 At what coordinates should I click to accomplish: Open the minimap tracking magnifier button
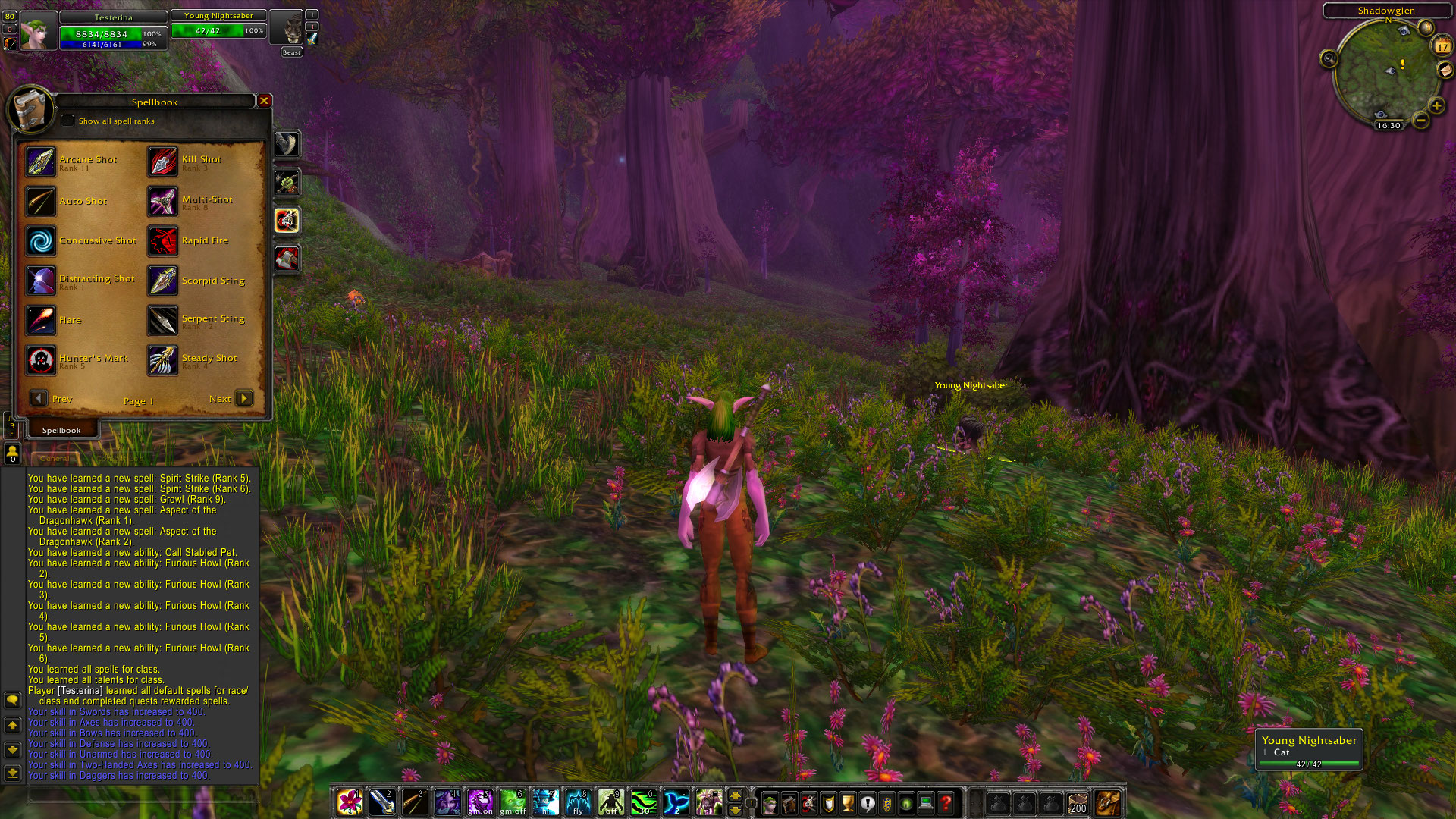coord(1329,58)
